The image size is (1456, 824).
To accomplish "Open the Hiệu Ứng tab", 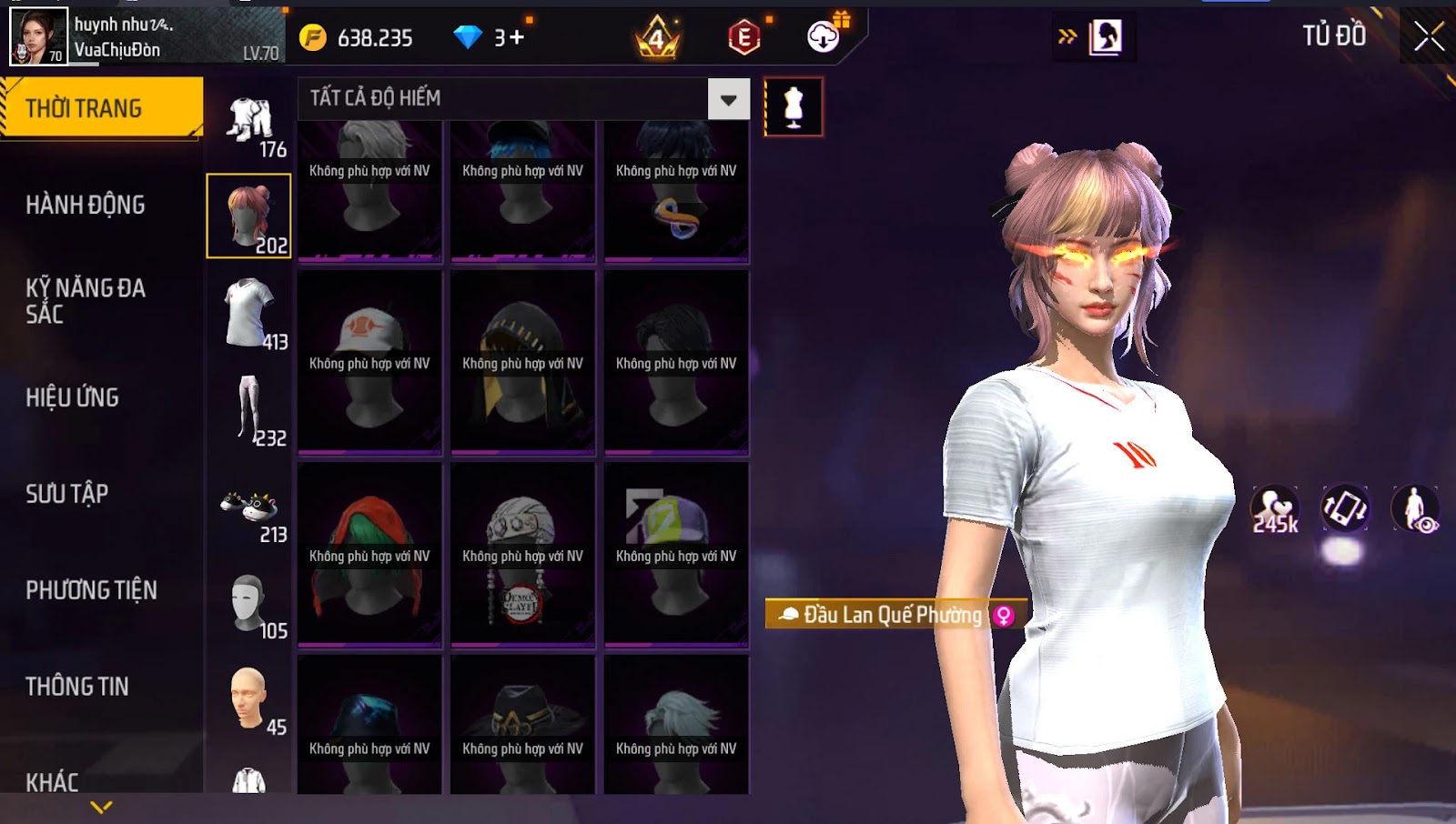I will [x=73, y=397].
